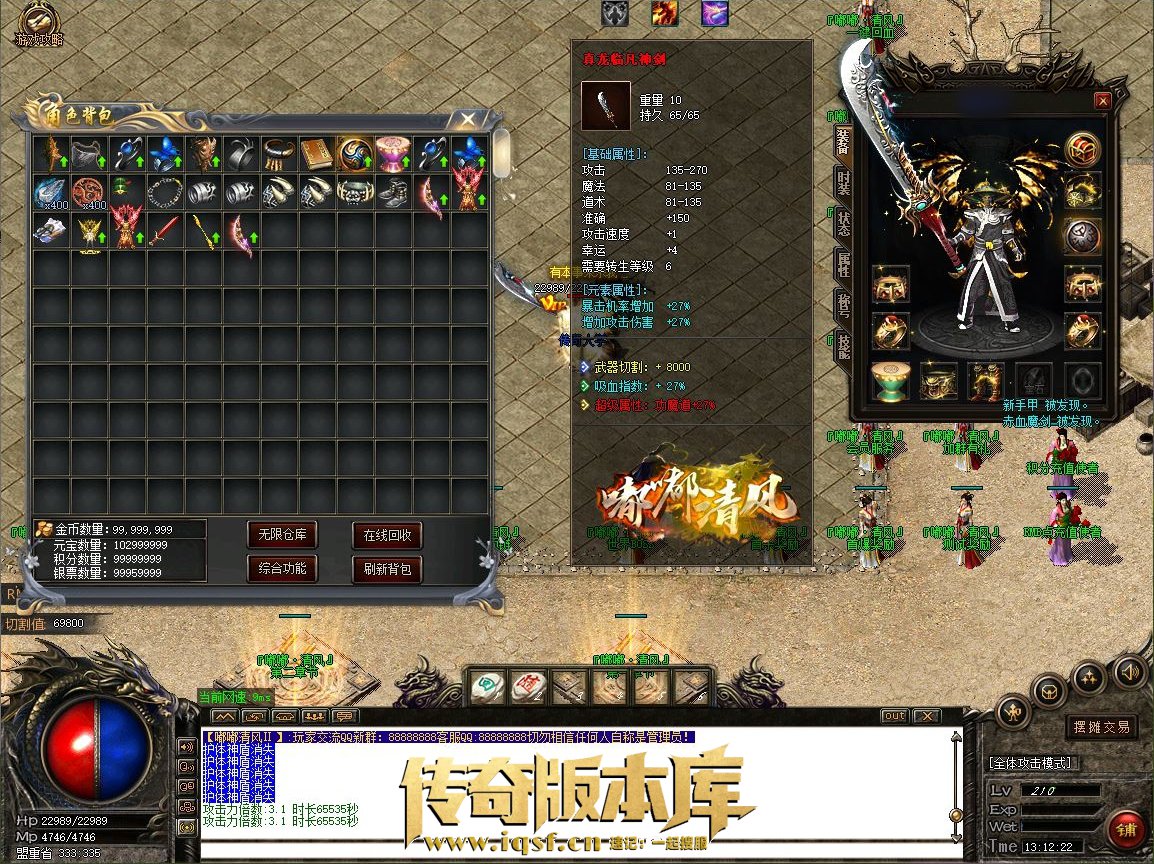Select the golden book item in backpack
Image resolution: width=1154 pixels, height=864 pixels.
(x=317, y=153)
